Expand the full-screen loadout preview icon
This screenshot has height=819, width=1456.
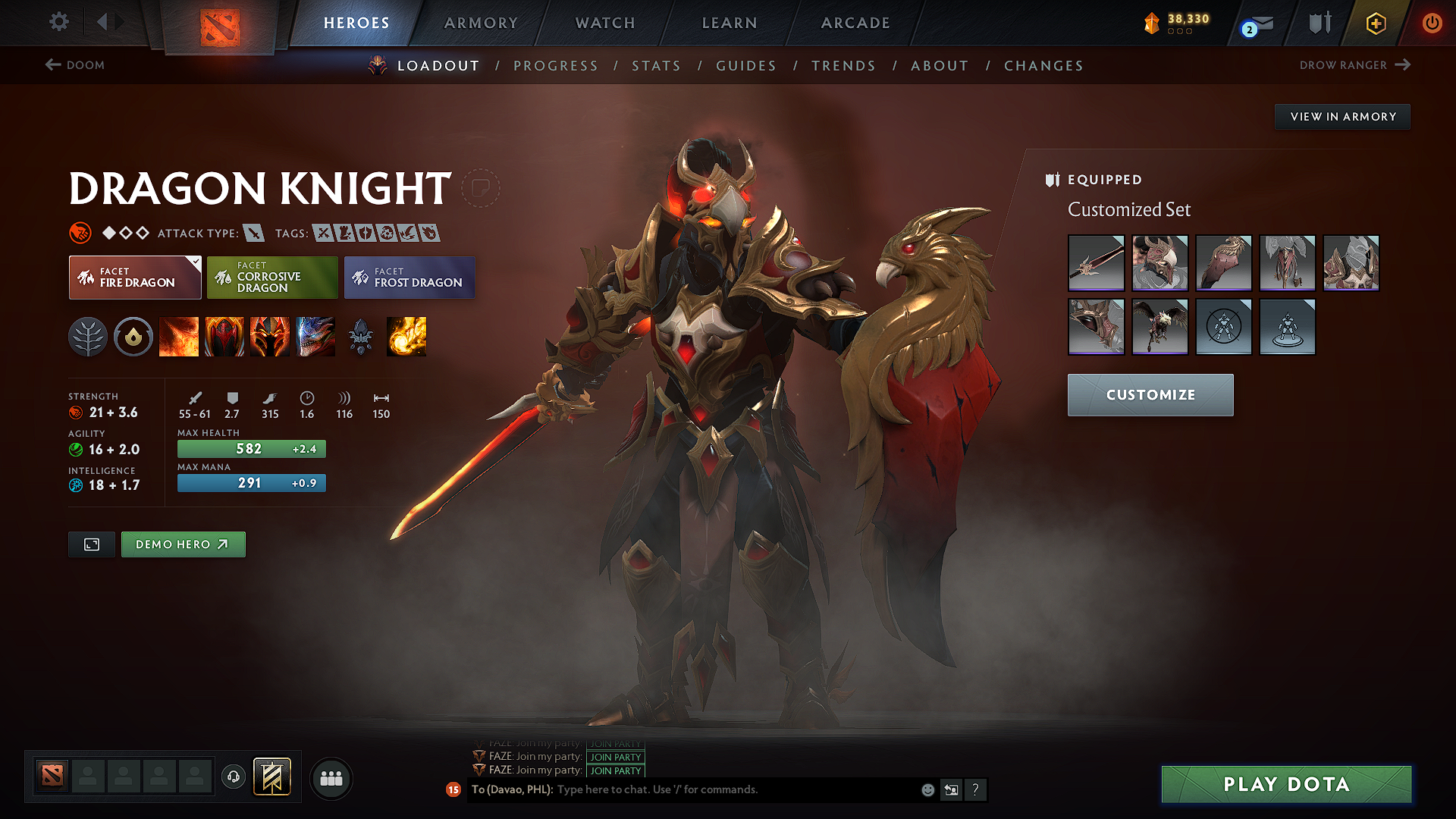coord(91,544)
